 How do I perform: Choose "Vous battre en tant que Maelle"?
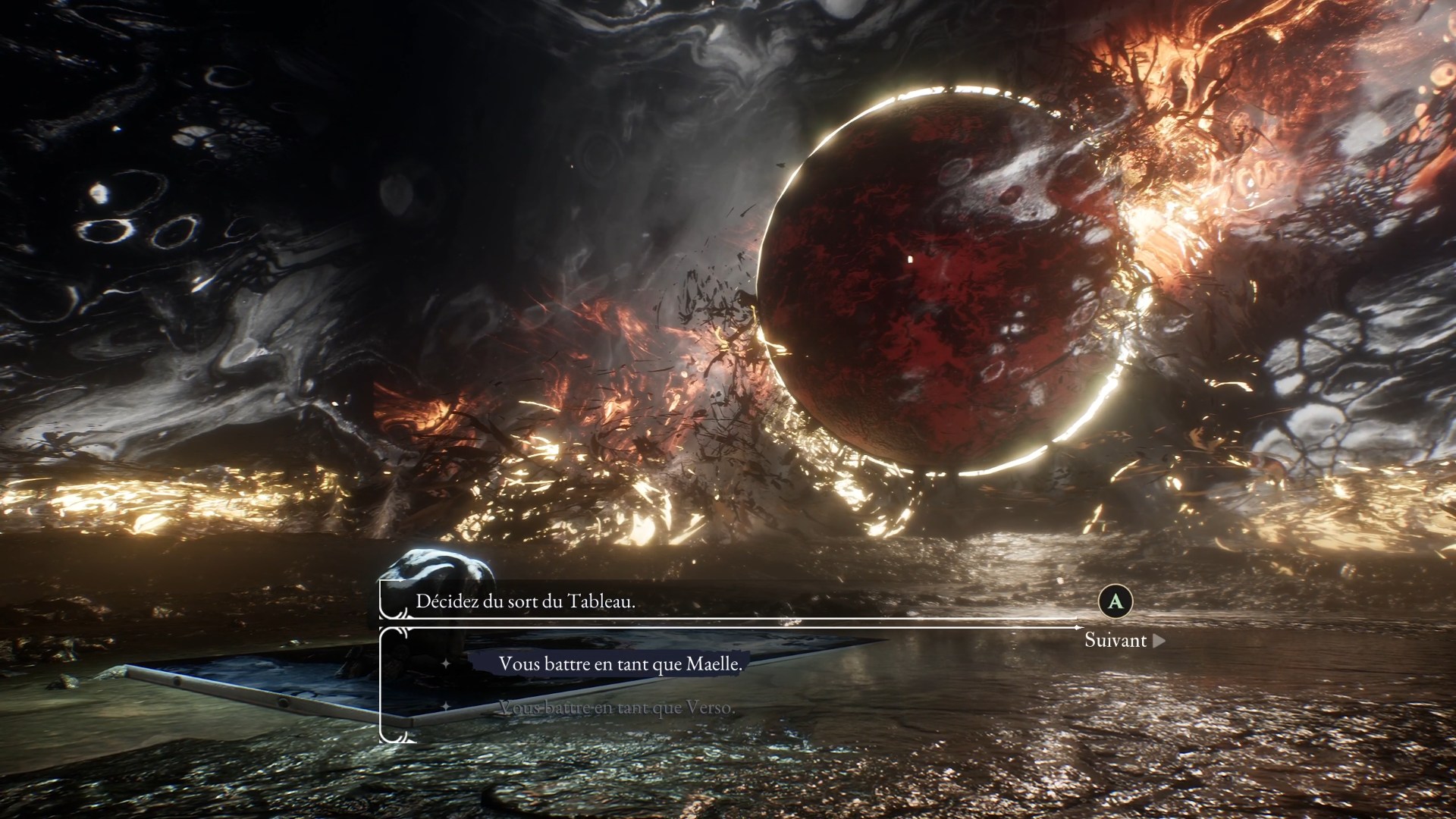click(x=620, y=664)
